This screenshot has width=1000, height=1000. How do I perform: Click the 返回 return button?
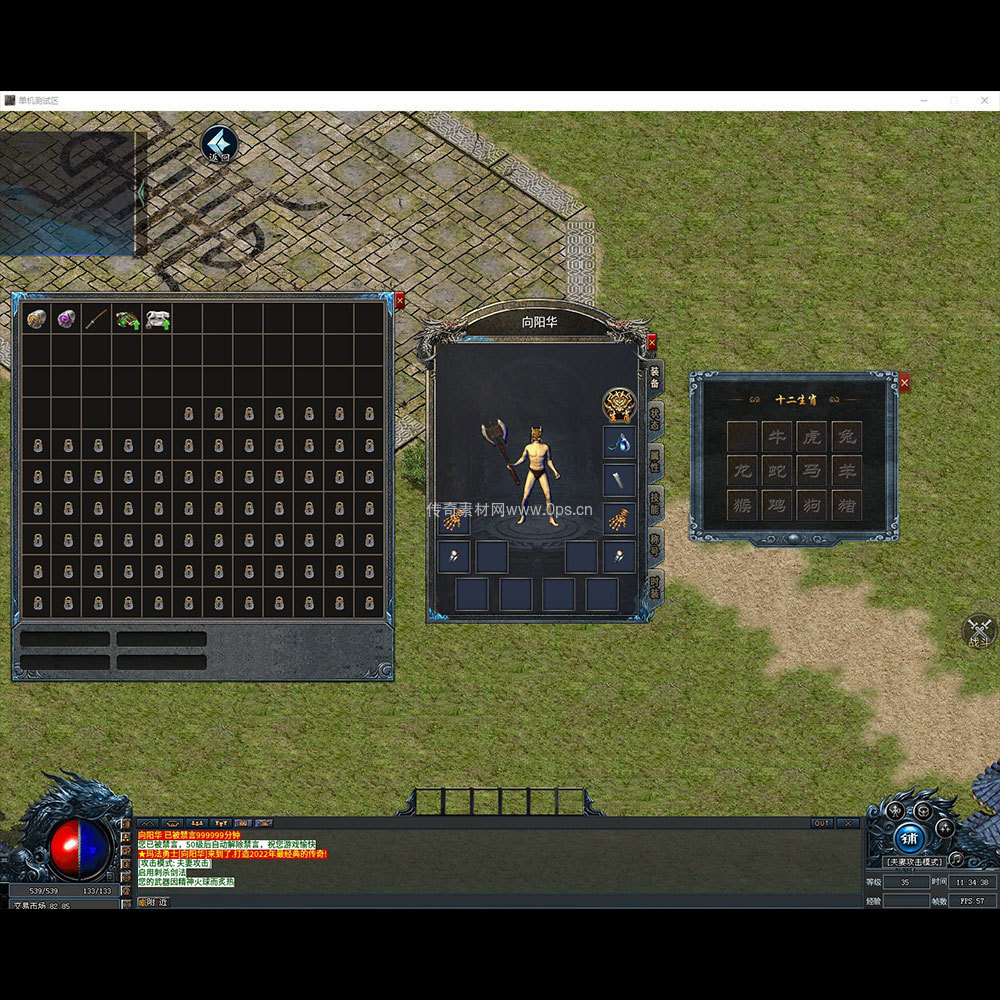pos(219,144)
